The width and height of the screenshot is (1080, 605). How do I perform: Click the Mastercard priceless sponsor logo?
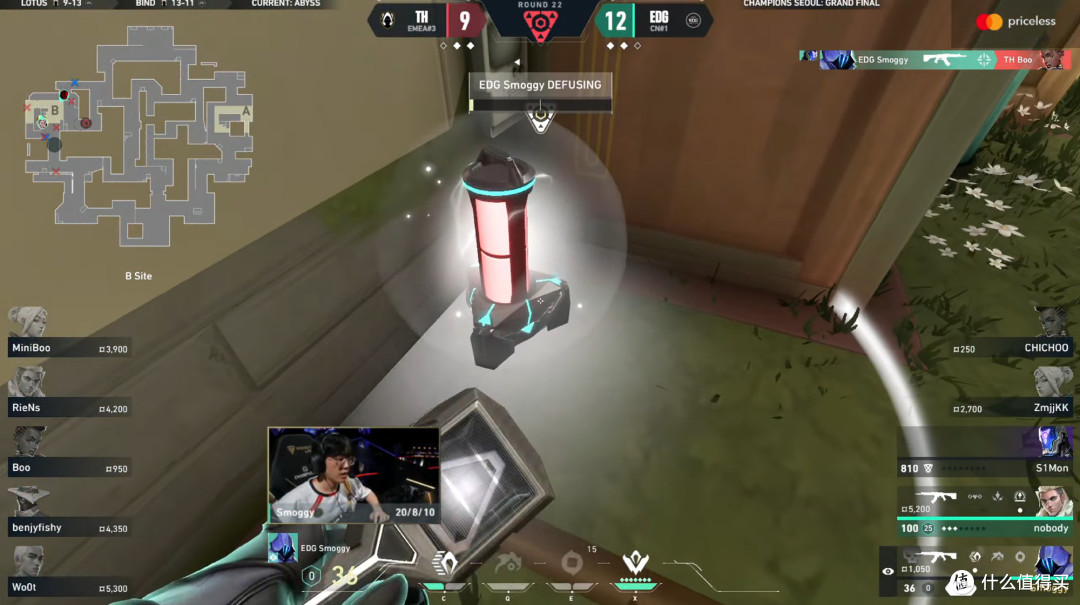tap(1015, 21)
